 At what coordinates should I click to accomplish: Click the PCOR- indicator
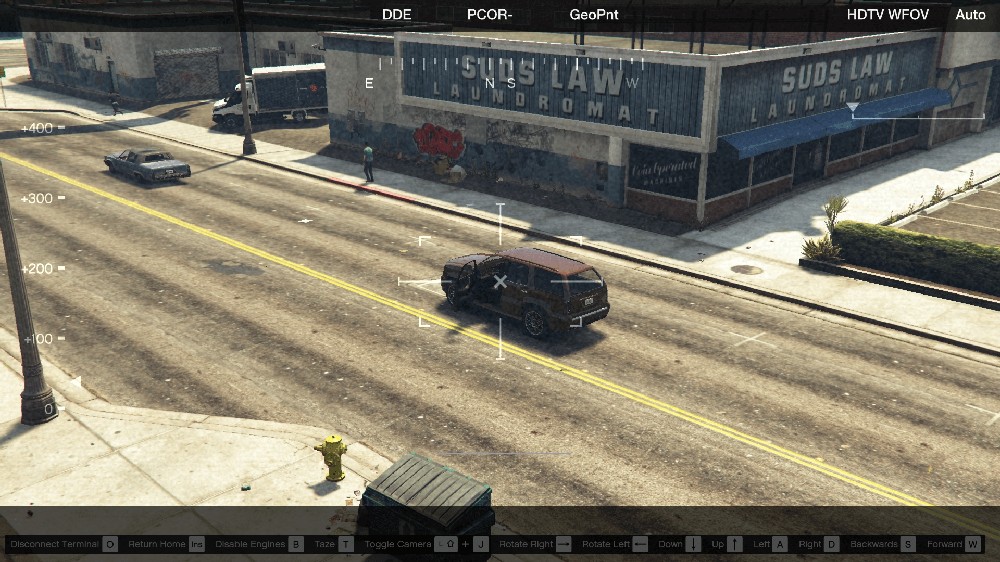tap(490, 15)
